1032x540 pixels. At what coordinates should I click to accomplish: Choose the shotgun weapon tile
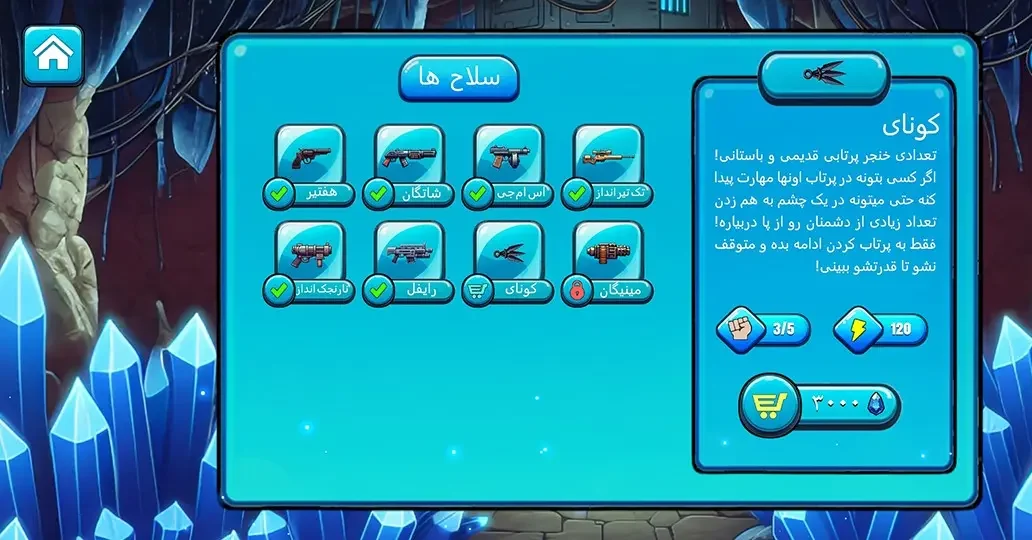pyautogui.click(x=409, y=159)
